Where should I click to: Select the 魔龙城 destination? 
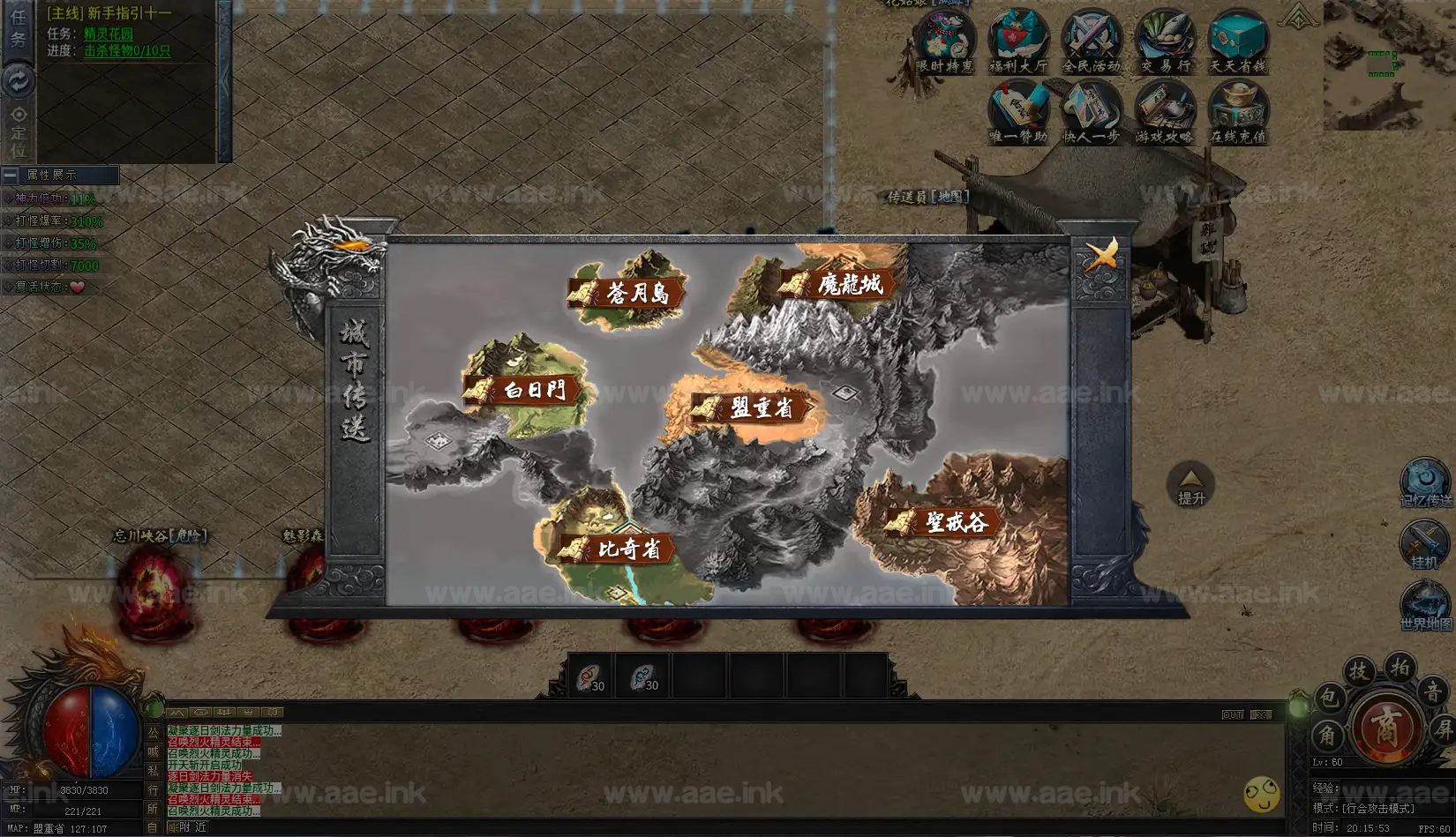coord(840,284)
